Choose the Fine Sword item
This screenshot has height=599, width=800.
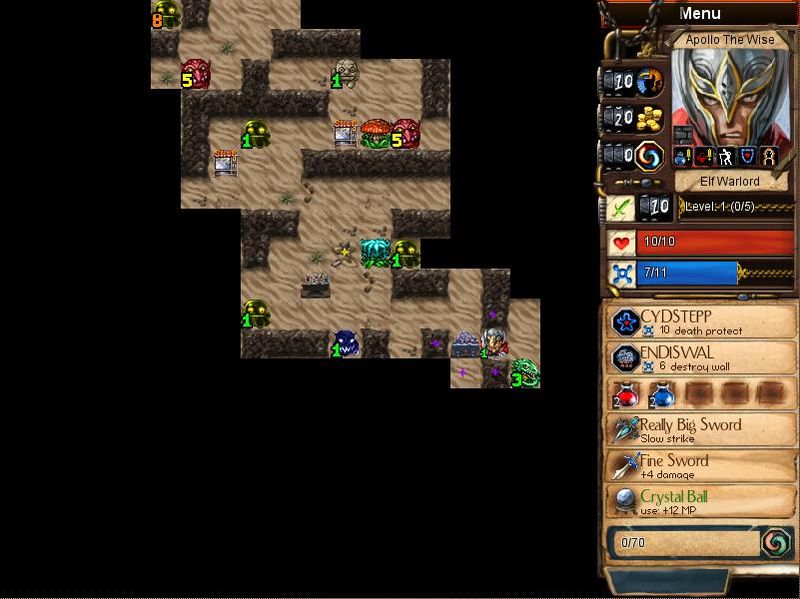(702, 466)
